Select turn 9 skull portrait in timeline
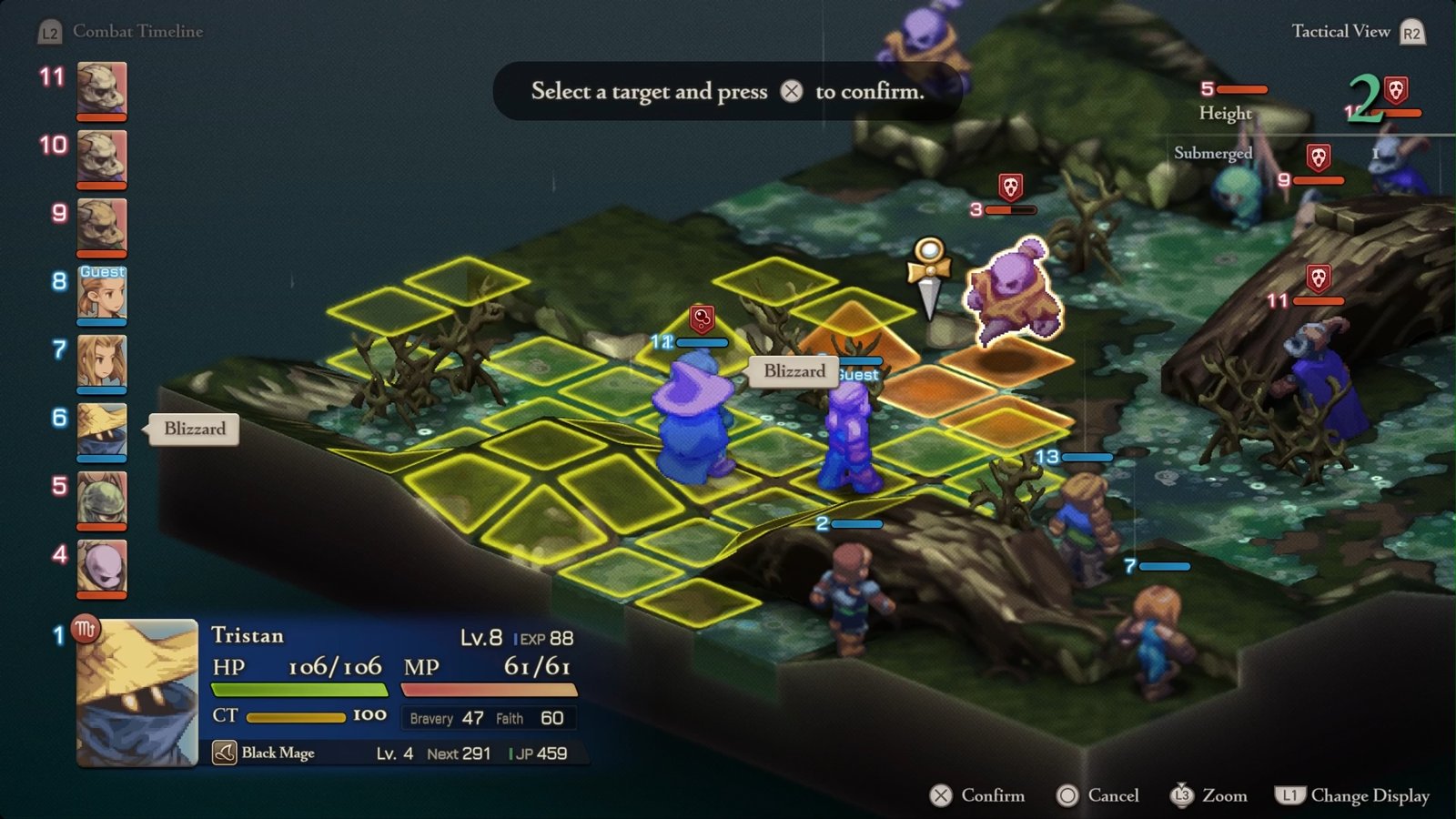The width and height of the screenshot is (1456, 819). tap(101, 225)
